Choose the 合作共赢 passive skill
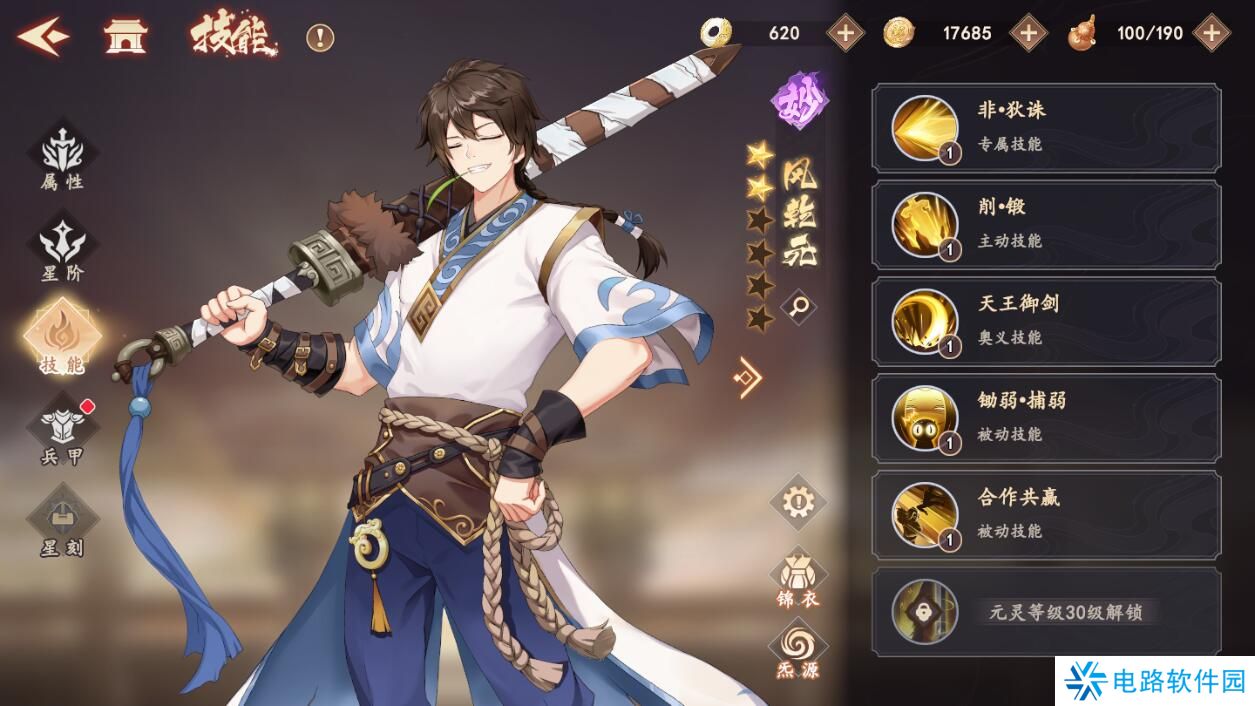 coord(1046,516)
